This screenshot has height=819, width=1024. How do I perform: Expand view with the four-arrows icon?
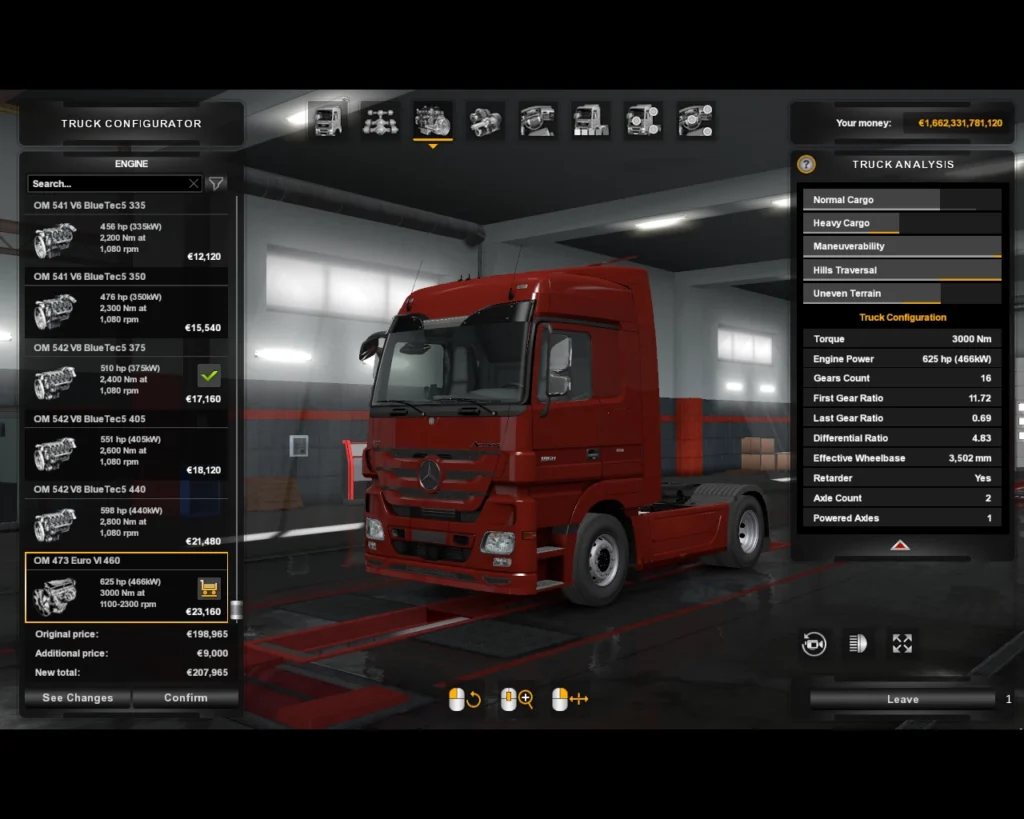pos(902,644)
